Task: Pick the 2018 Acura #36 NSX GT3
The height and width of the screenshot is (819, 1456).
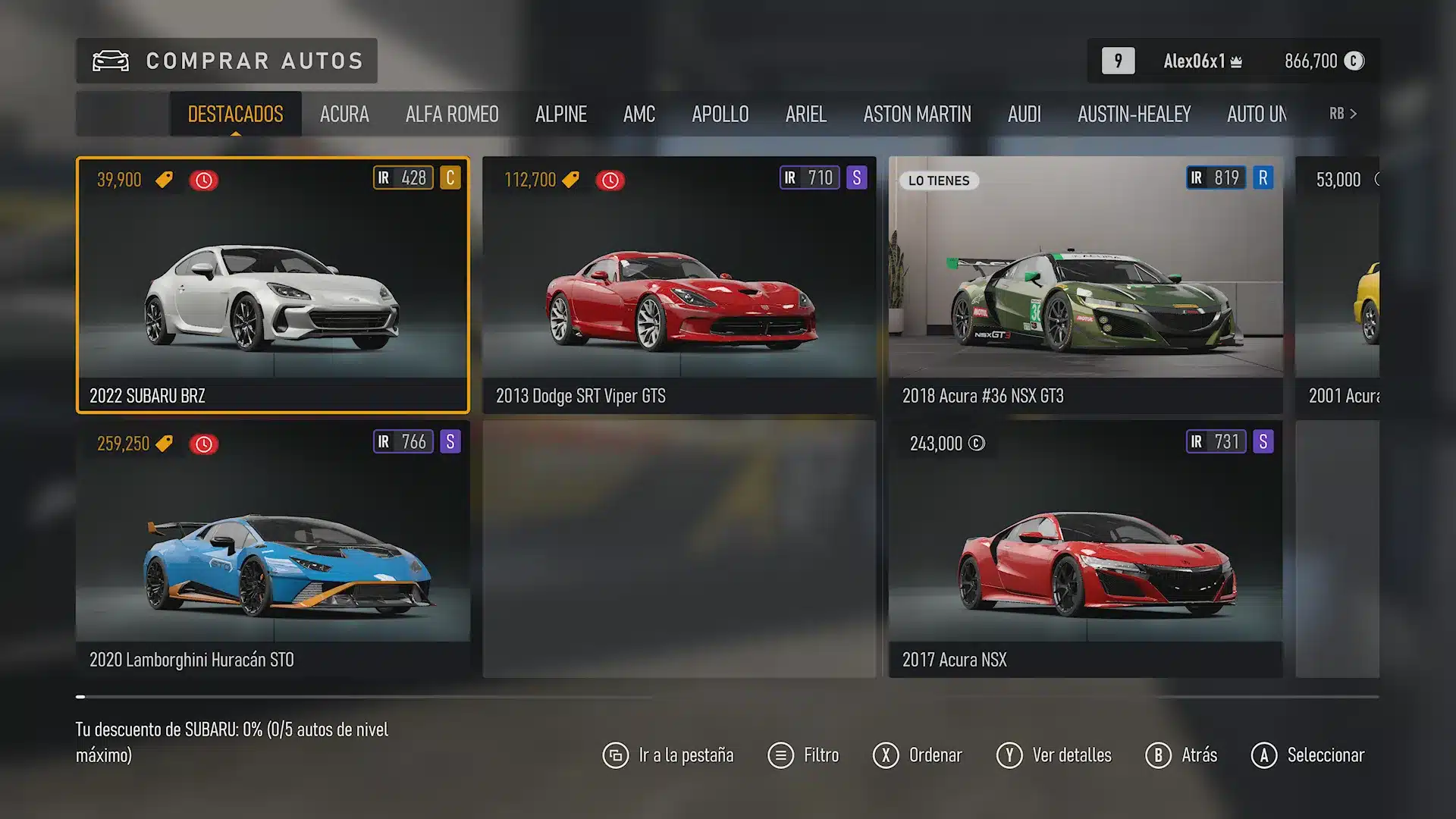Action: coord(1086,285)
